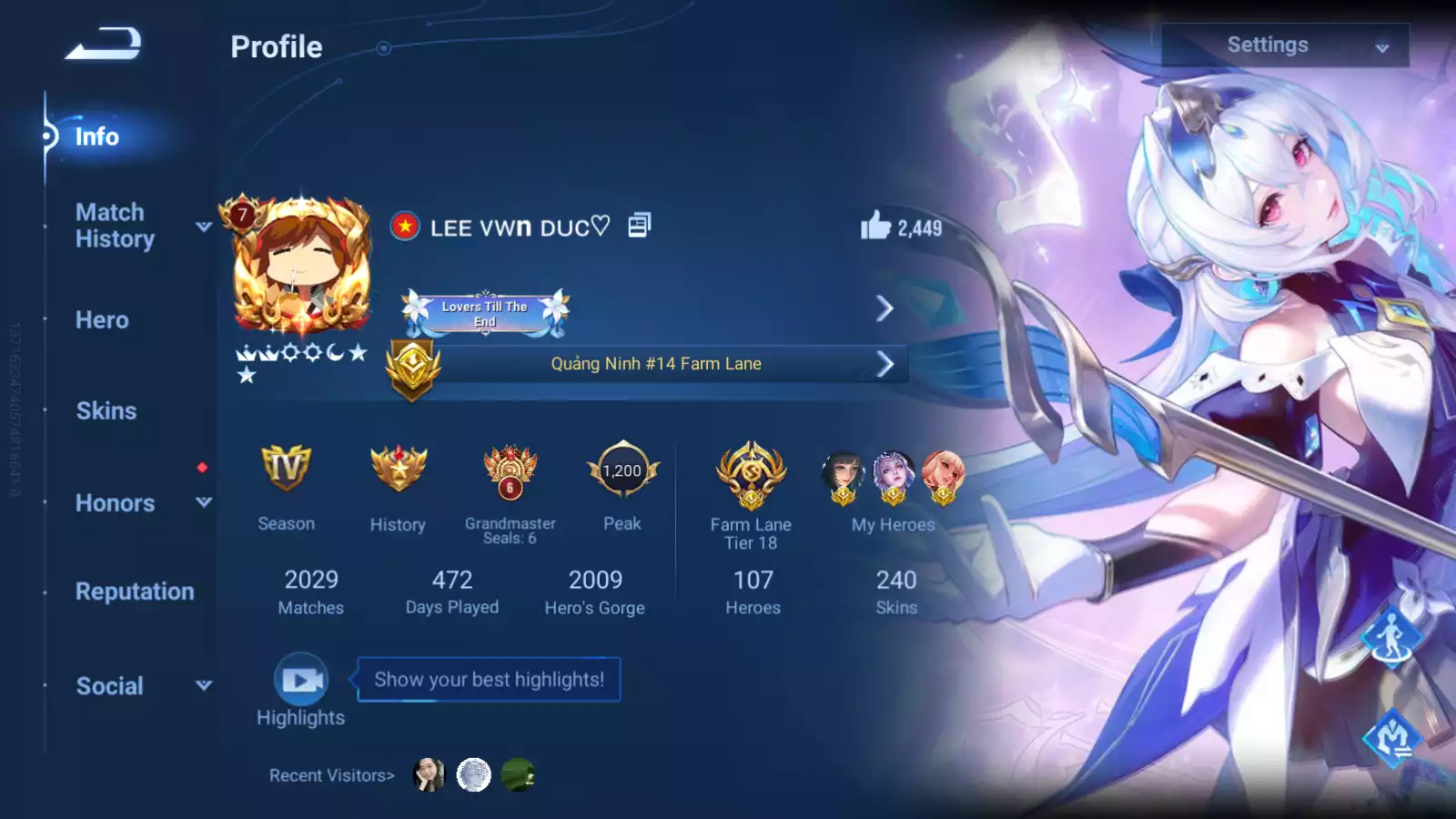View the Reputation tab

[x=135, y=591]
